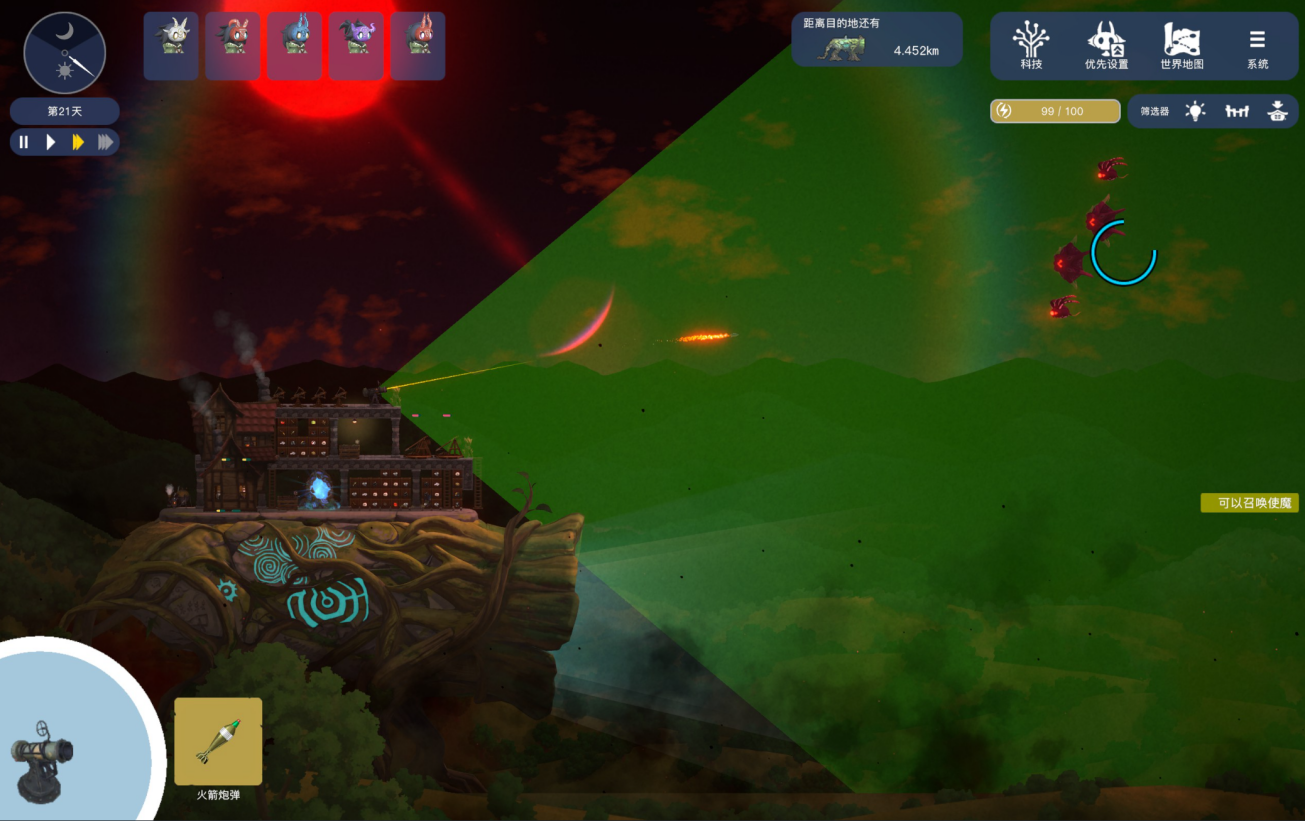Screen dimensions: 1305x821
Task: Set game speed to normal play
Action: pyautogui.click(x=50, y=142)
